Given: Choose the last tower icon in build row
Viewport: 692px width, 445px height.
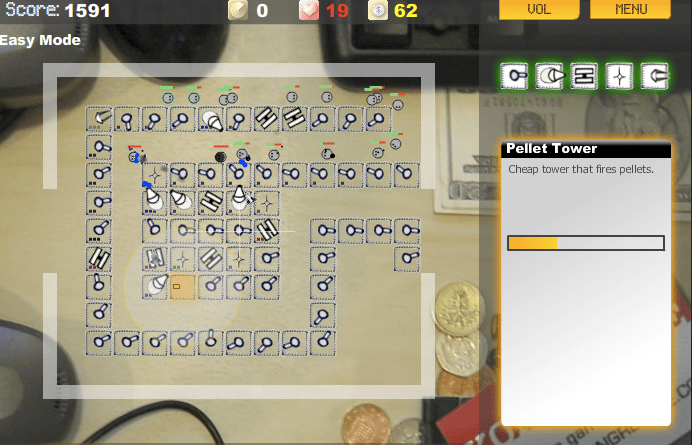Looking at the screenshot, I should [x=655, y=76].
